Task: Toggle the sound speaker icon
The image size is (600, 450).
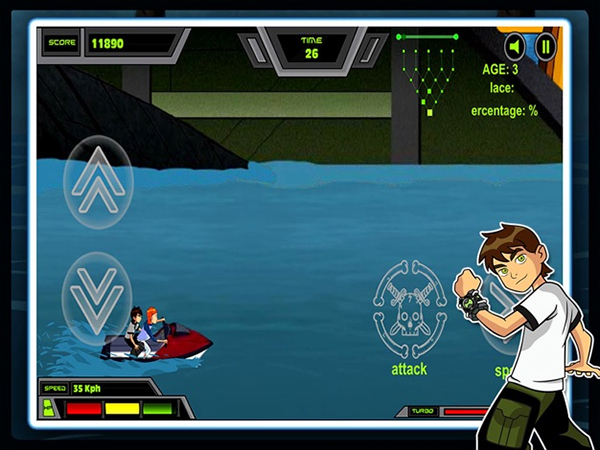Action: point(514,46)
